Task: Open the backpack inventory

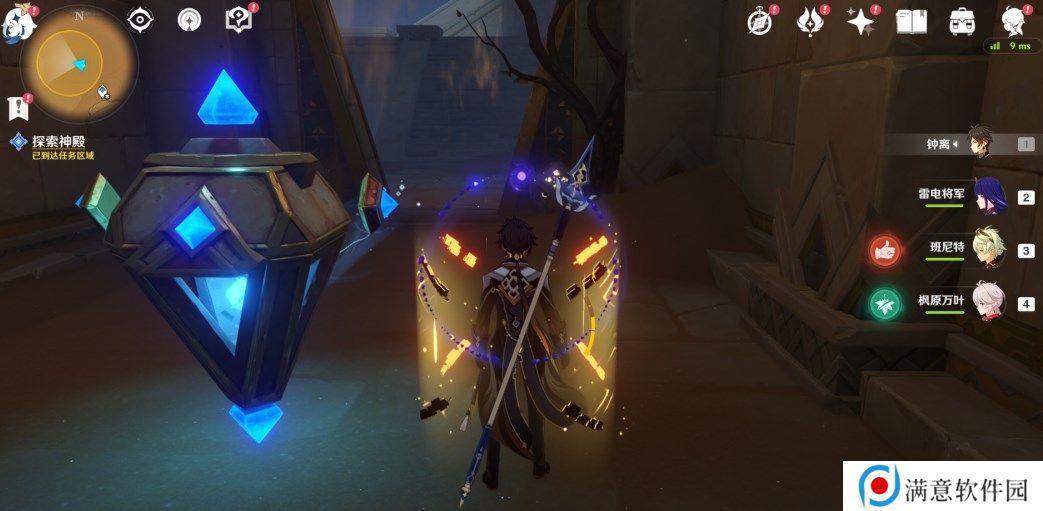Action: (x=962, y=22)
